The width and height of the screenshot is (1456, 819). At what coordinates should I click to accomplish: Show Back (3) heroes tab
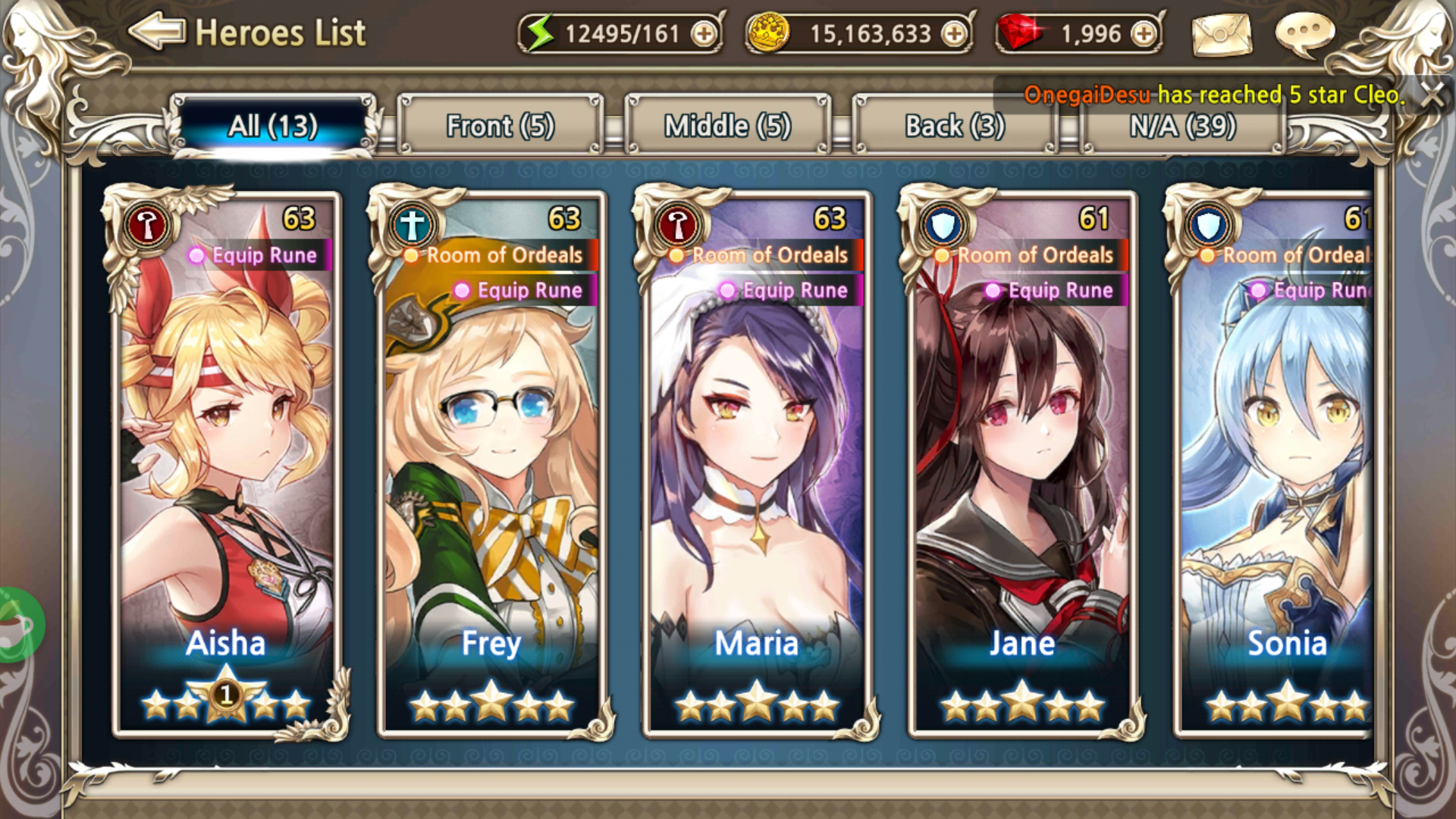tap(955, 126)
